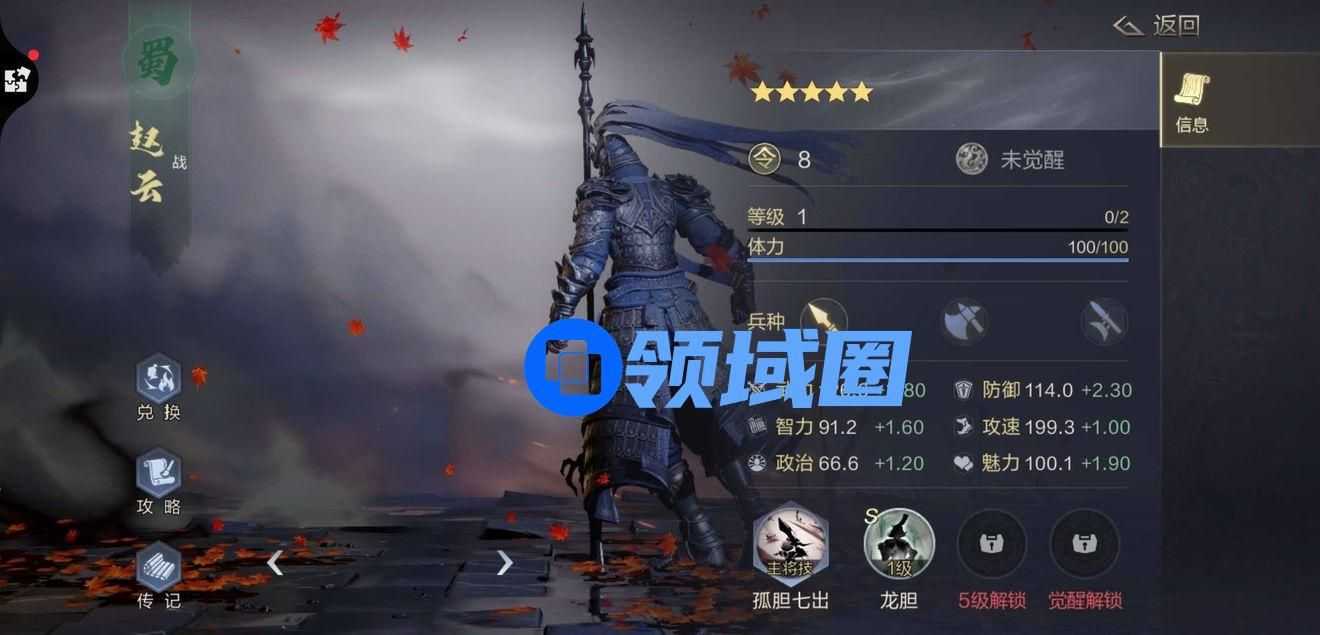Screen dimensions: 1320x635
Task: Select the 孤胆七出 main skill icon
Action: [790, 545]
